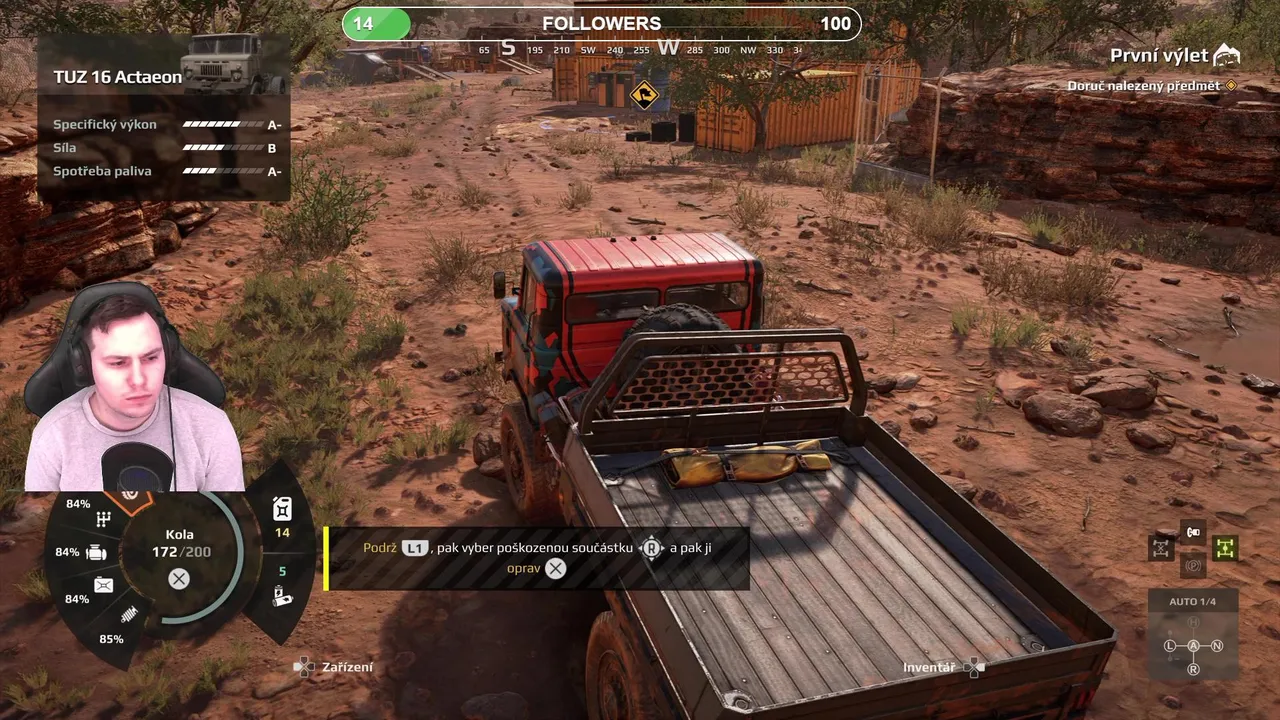The width and height of the screenshot is (1280, 720).
Task: Shift gearbox to N neutral
Action: [1217, 646]
